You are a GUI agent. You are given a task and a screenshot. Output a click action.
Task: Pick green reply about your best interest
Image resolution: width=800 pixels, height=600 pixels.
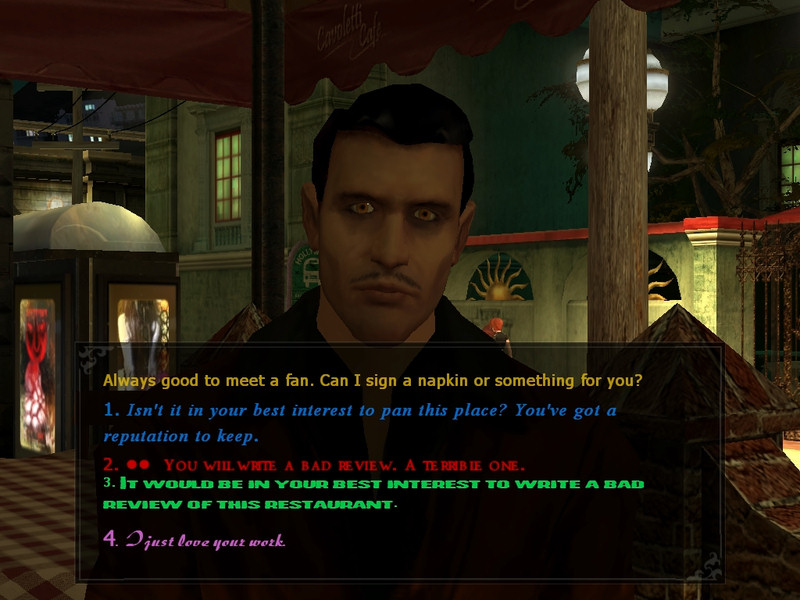(380, 493)
